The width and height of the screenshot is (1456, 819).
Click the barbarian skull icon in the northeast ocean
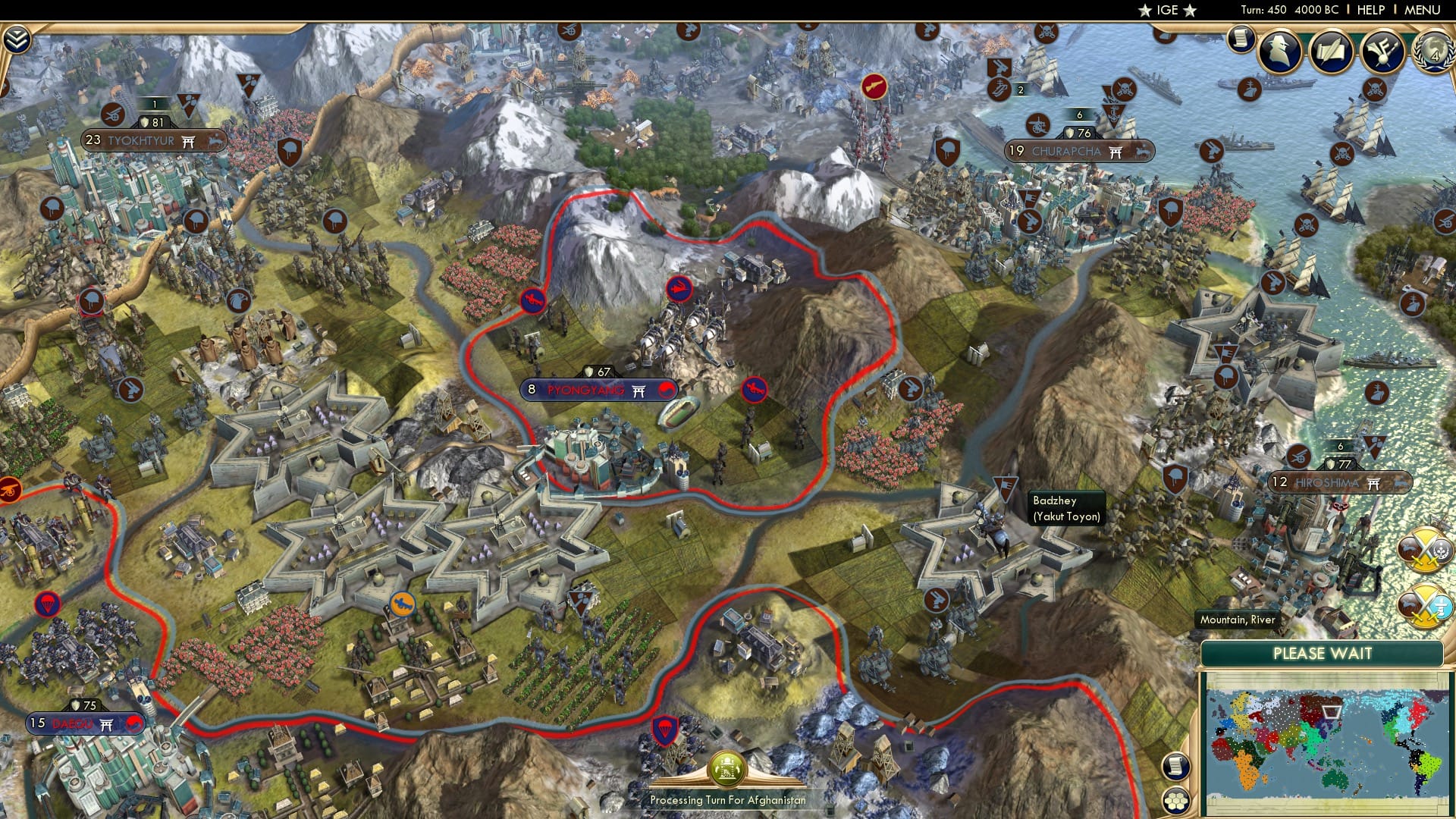point(1376,89)
